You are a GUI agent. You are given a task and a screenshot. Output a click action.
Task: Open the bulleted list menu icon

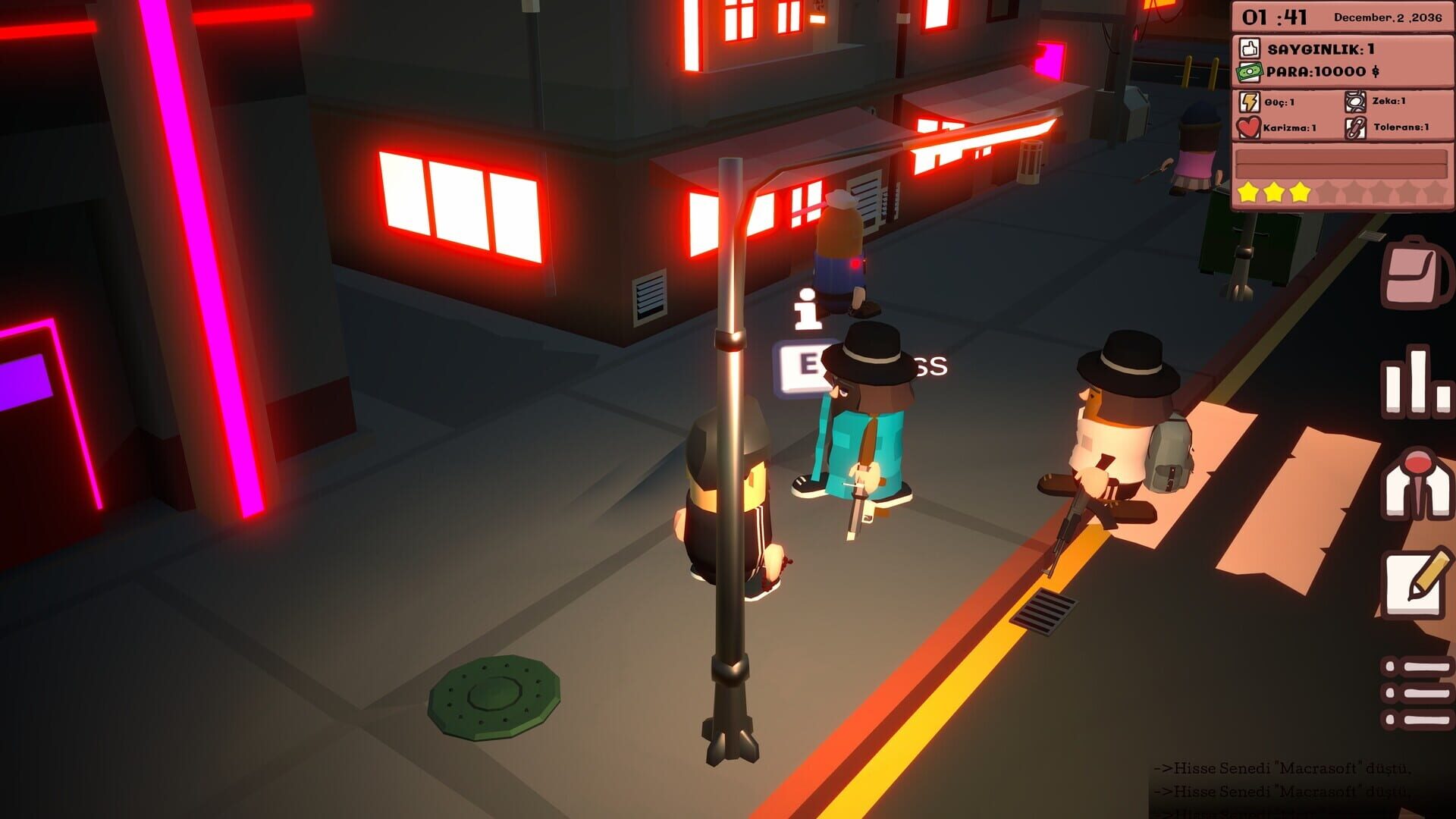(x=1417, y=692)
